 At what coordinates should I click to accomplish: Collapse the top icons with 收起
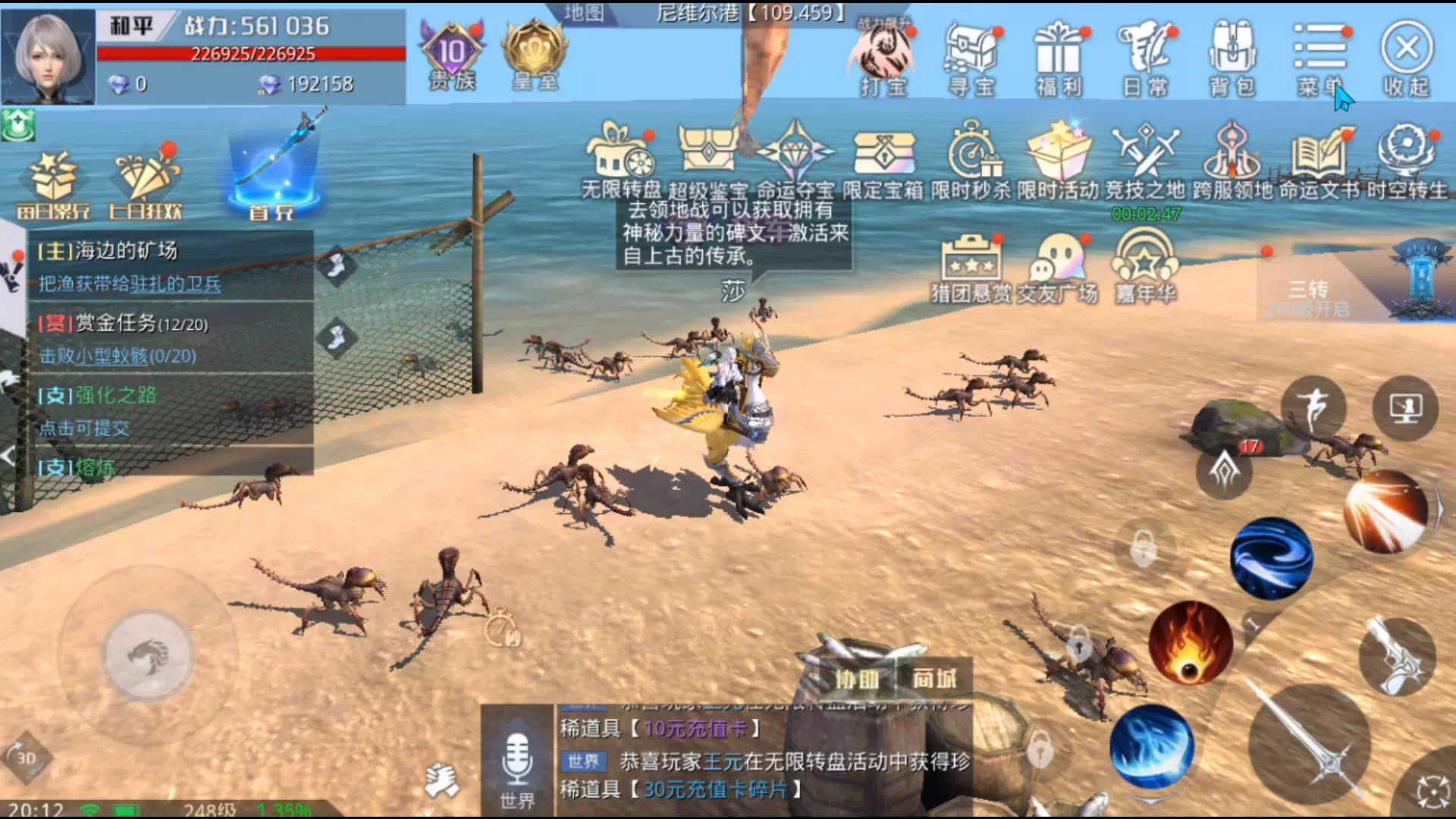tap(1407, 58)
